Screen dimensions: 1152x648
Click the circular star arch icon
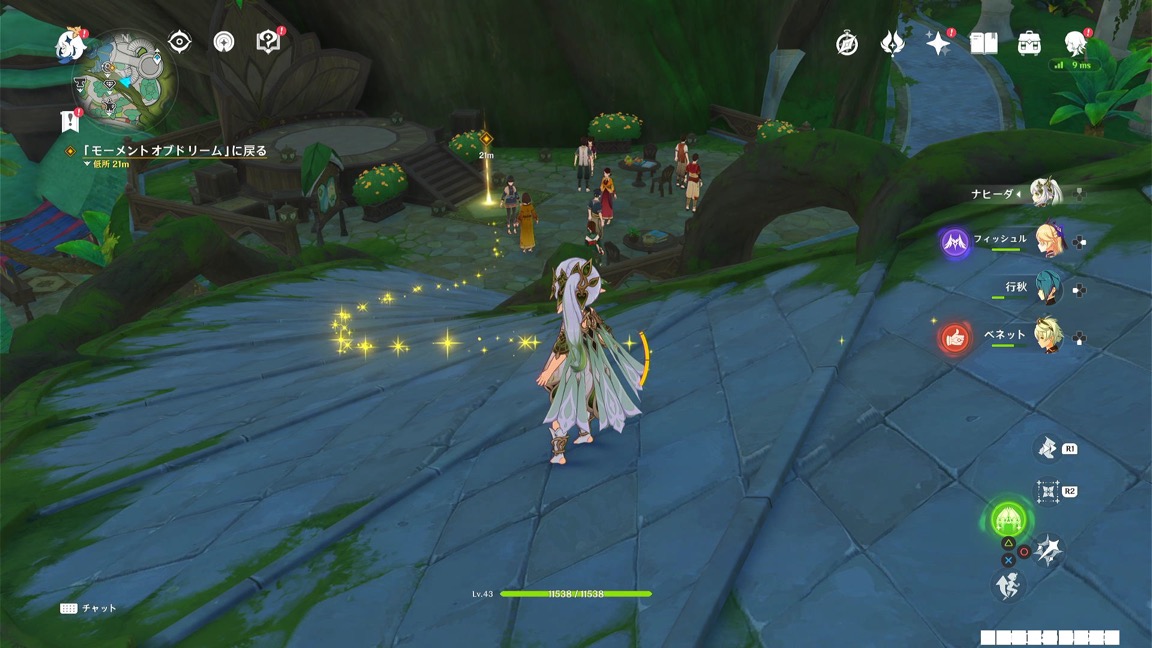pyautogui.click(x=224, y=41)
